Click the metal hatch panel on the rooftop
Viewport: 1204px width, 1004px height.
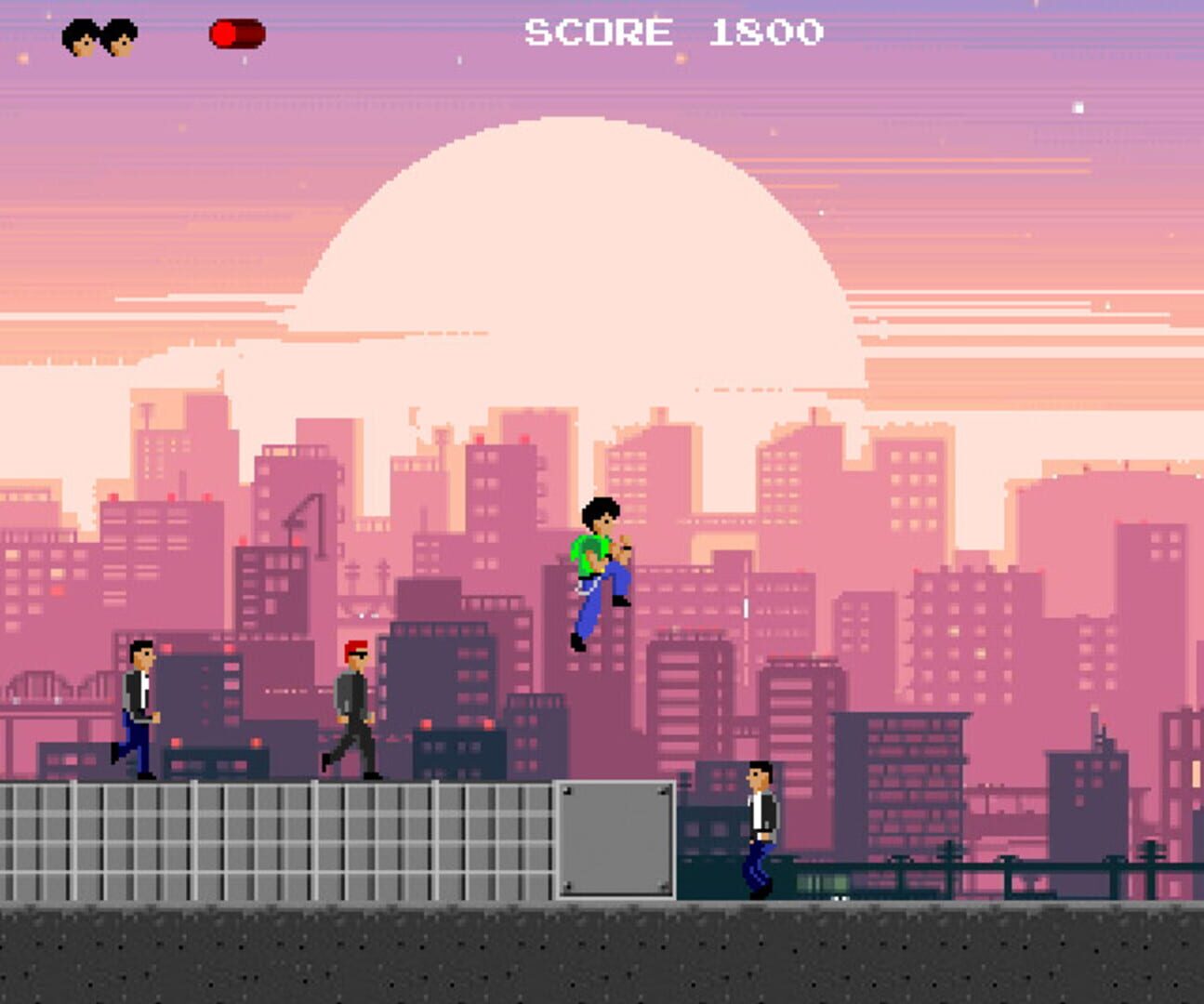click(x=615, y=839)
